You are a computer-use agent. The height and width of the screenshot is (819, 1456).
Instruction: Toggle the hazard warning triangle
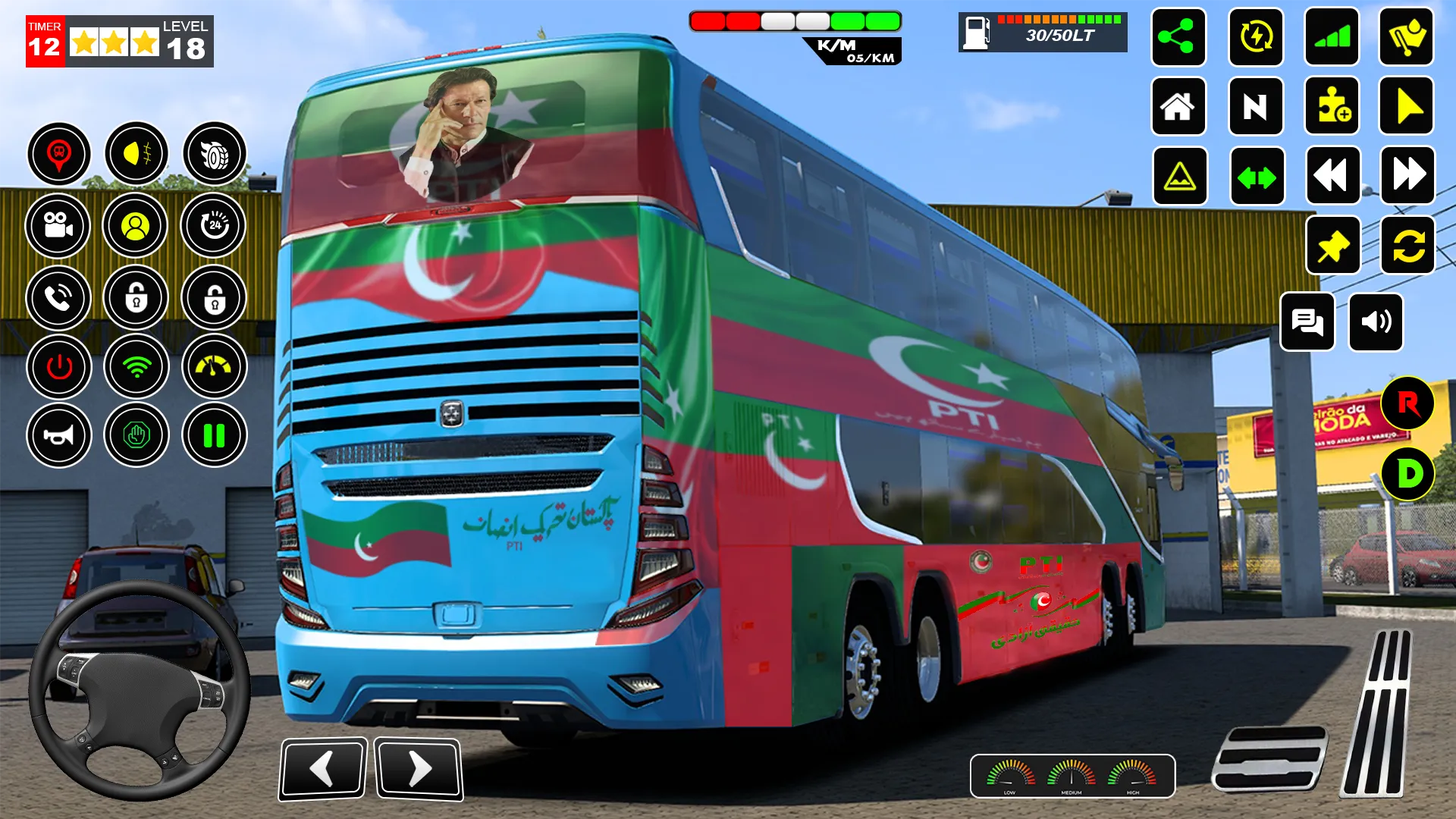coord(1179,177)
